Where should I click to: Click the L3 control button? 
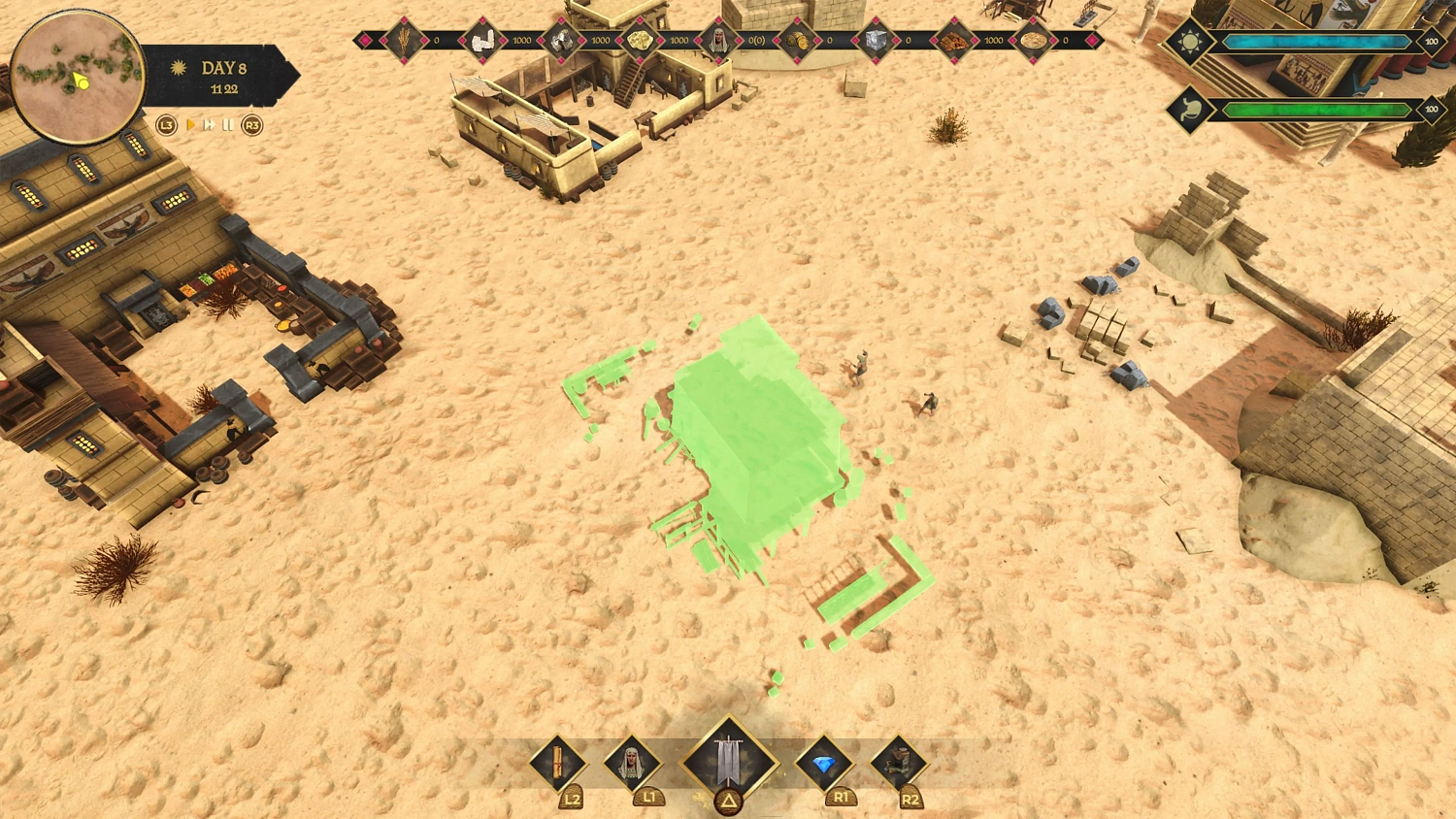point(166,125)
